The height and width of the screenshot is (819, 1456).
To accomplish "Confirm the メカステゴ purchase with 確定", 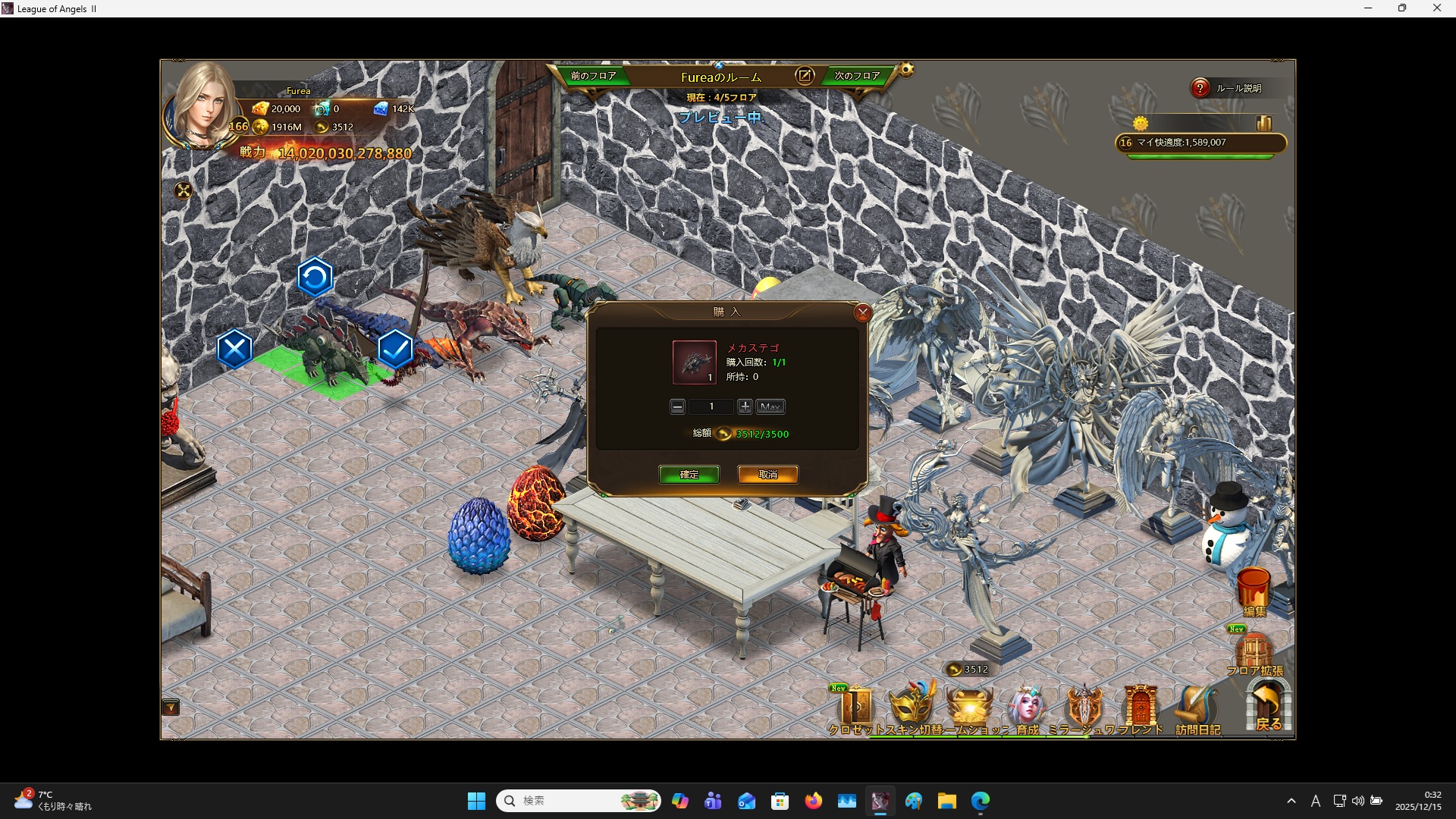I will coord(689,475).
